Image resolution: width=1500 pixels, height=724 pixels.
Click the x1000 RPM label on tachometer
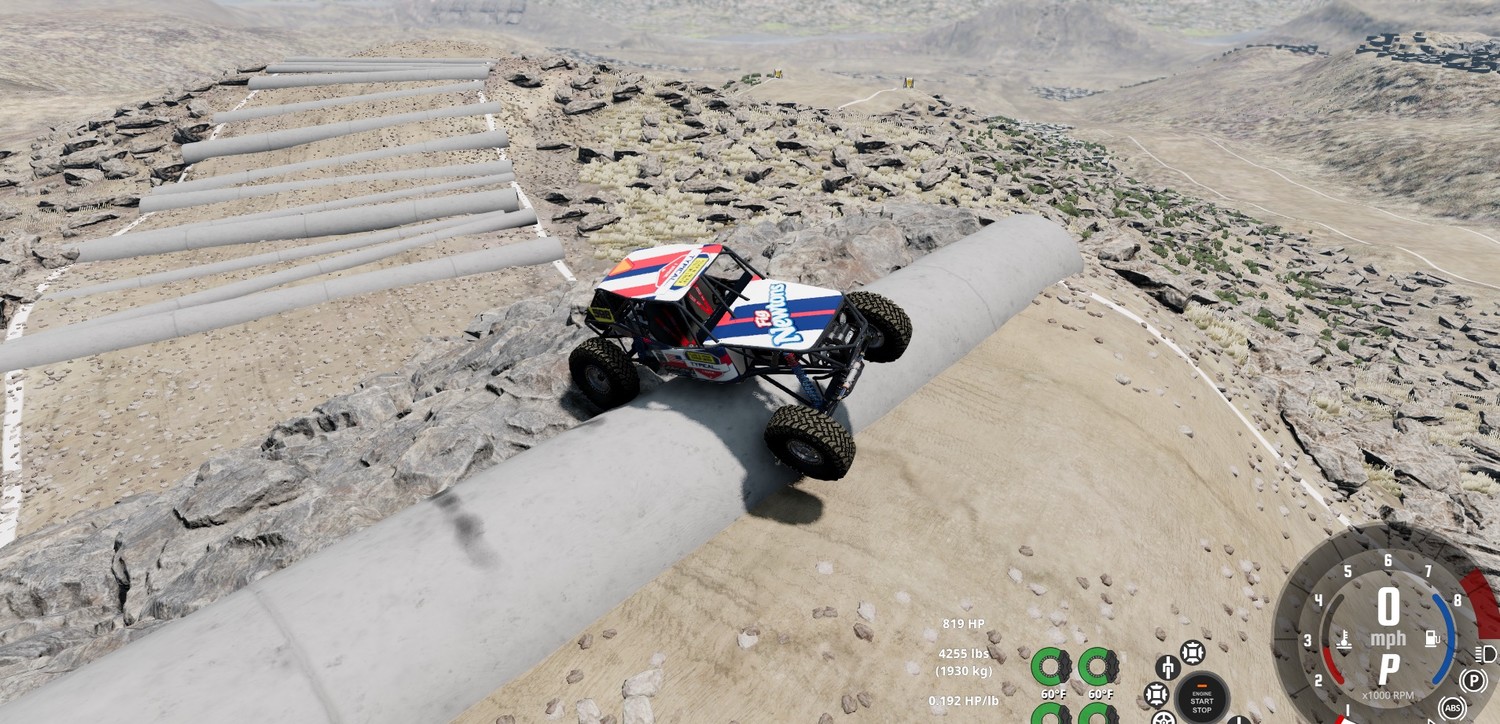(x=1388, y=694)
